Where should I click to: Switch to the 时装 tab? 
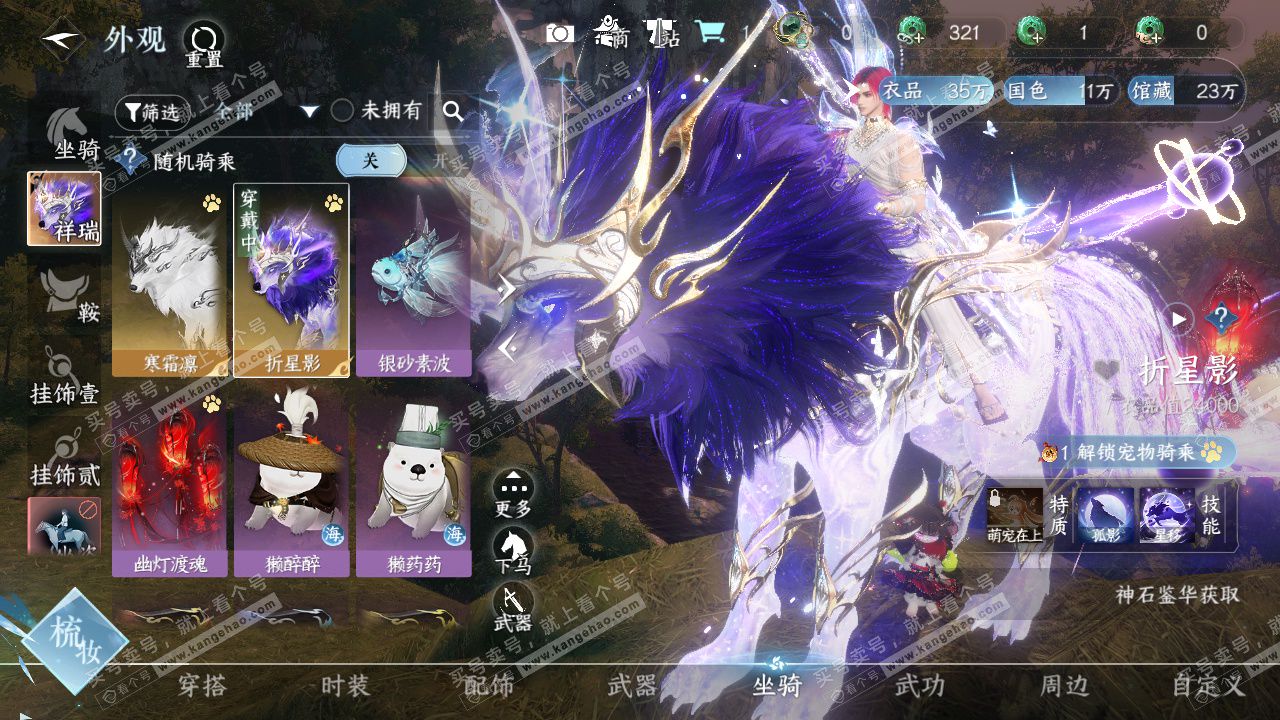point(345,686)
